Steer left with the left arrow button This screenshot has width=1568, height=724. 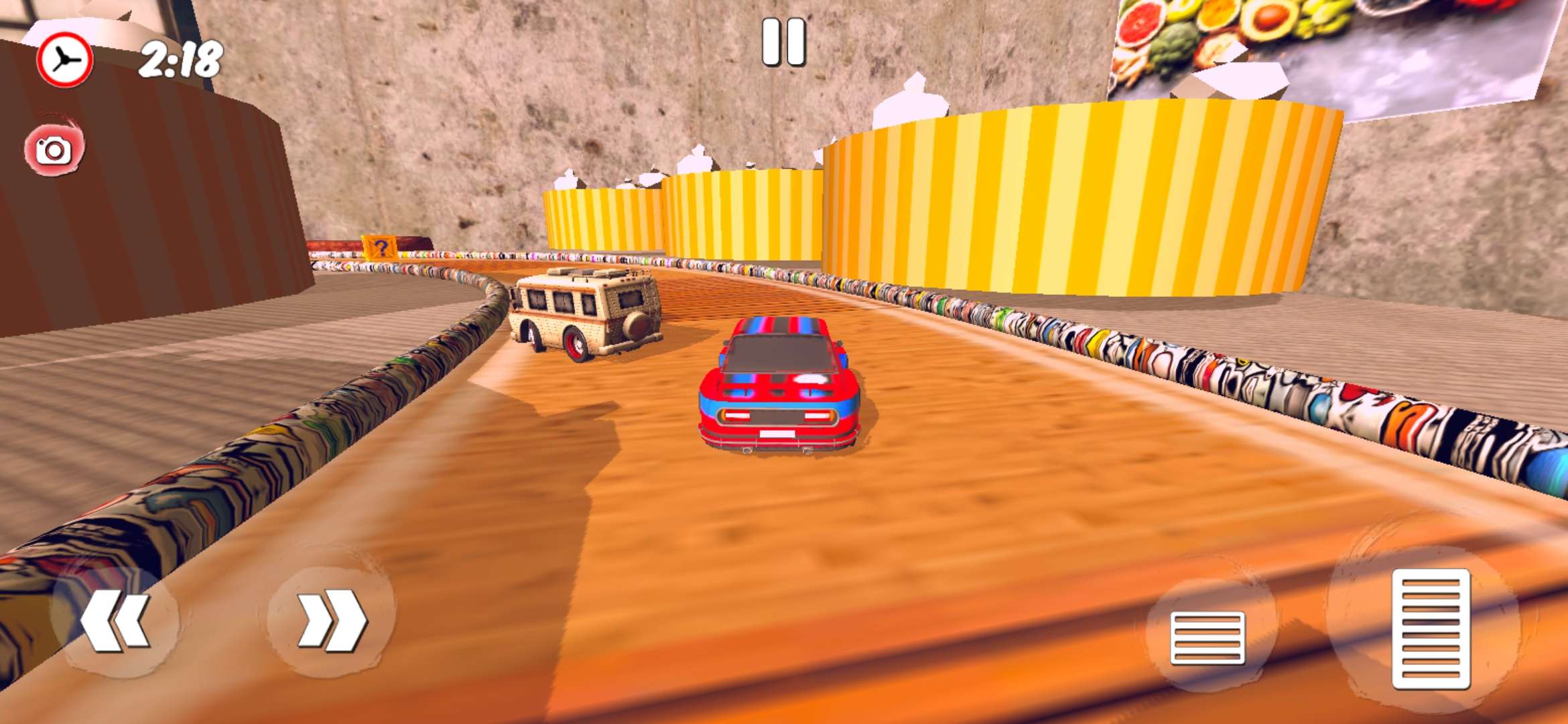[x=115, y=621]
